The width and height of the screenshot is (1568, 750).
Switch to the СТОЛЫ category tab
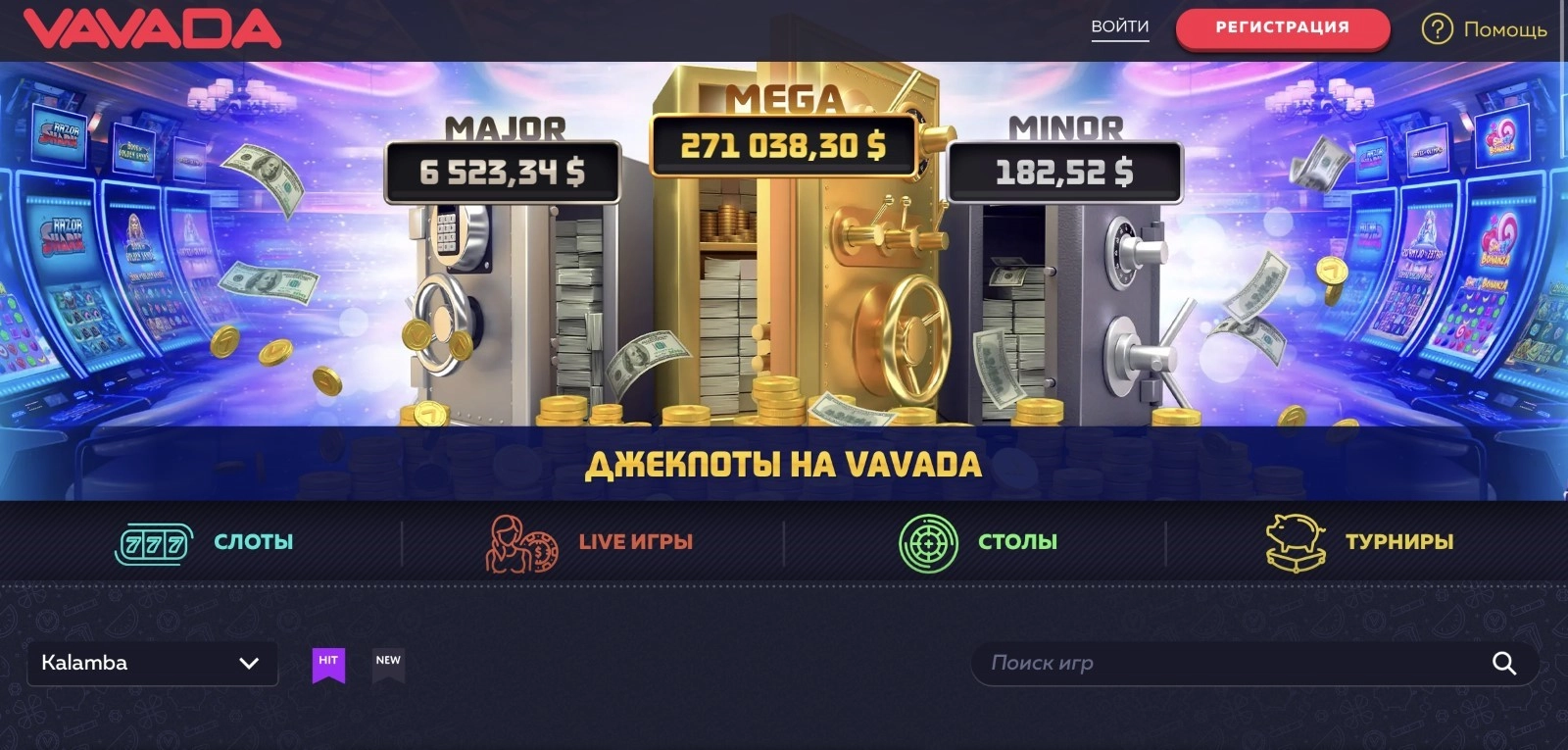(x=1017, y=540)
